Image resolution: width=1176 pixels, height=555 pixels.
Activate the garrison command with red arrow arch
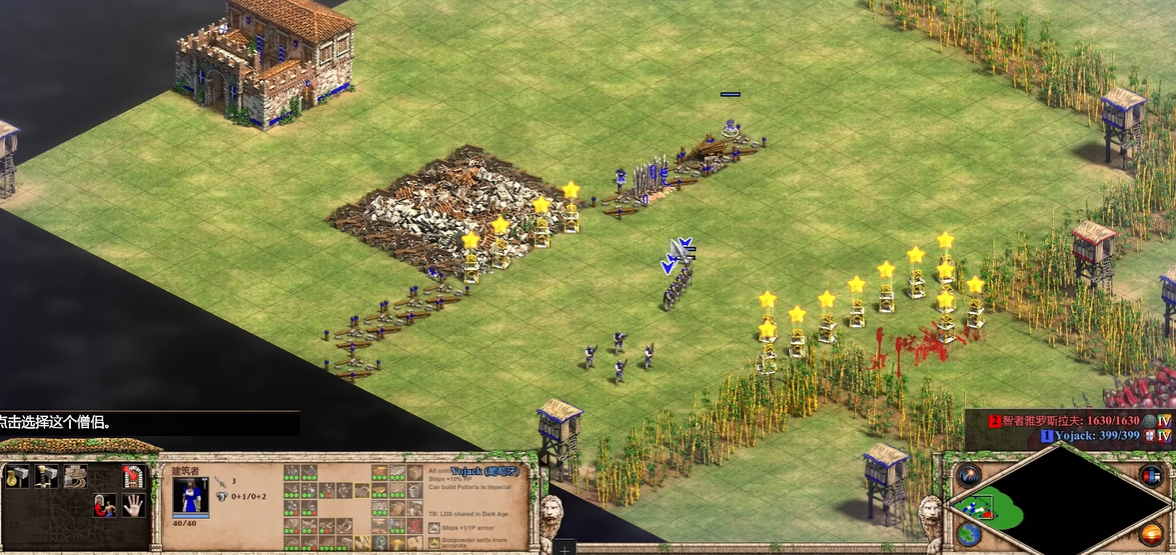tap(132, 477)
